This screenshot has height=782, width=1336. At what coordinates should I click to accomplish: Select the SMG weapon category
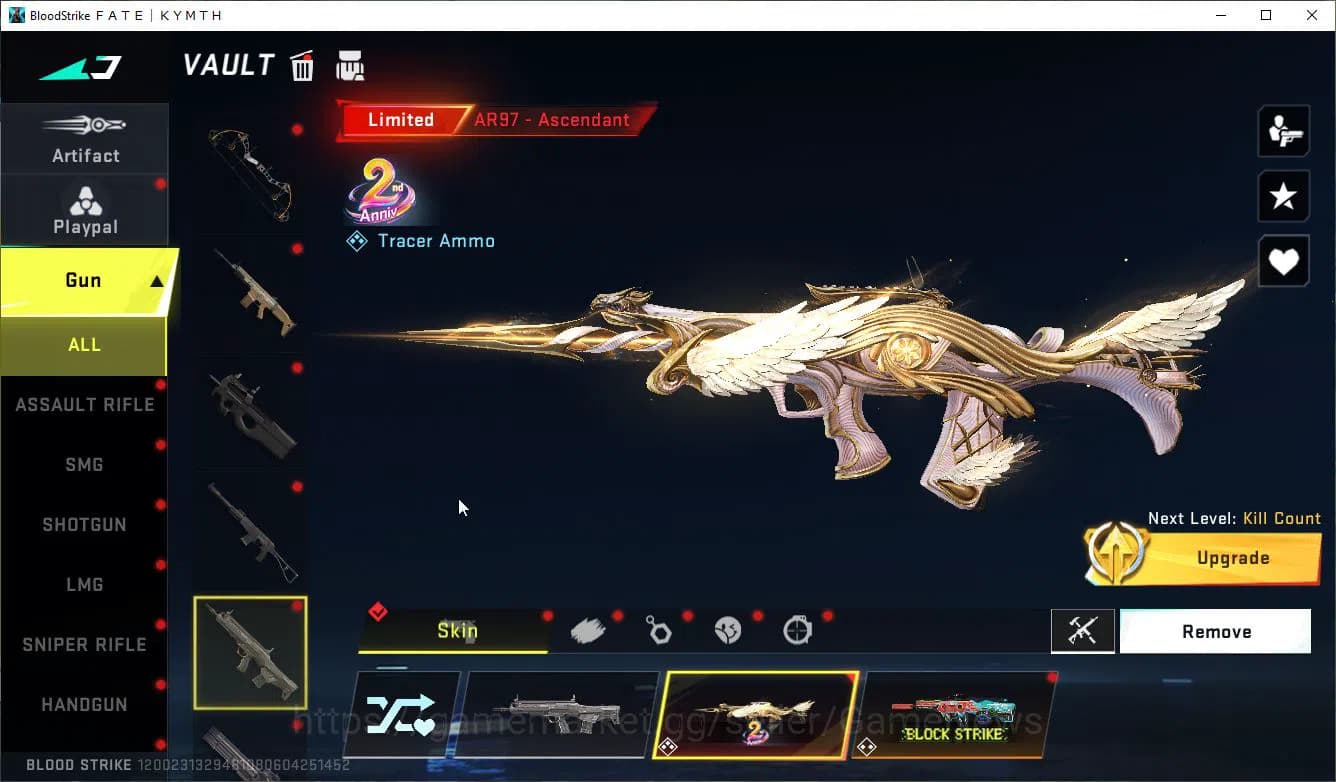(x=84, y=464)
